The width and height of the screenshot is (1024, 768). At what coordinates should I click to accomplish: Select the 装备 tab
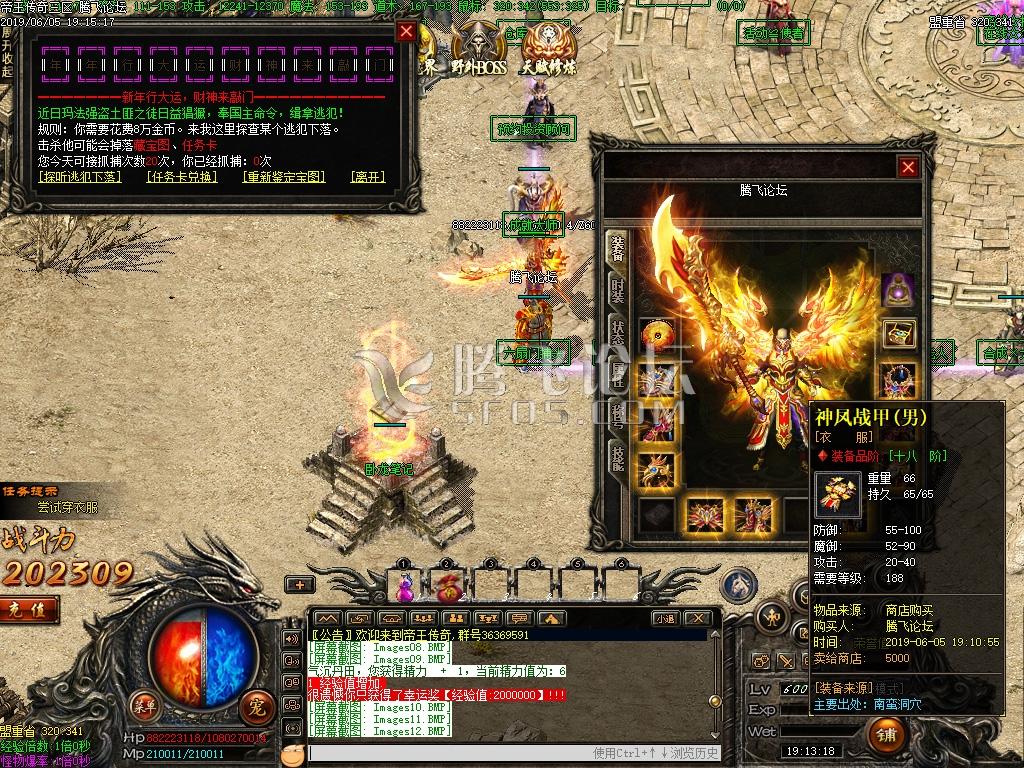(x=617, y=250)
